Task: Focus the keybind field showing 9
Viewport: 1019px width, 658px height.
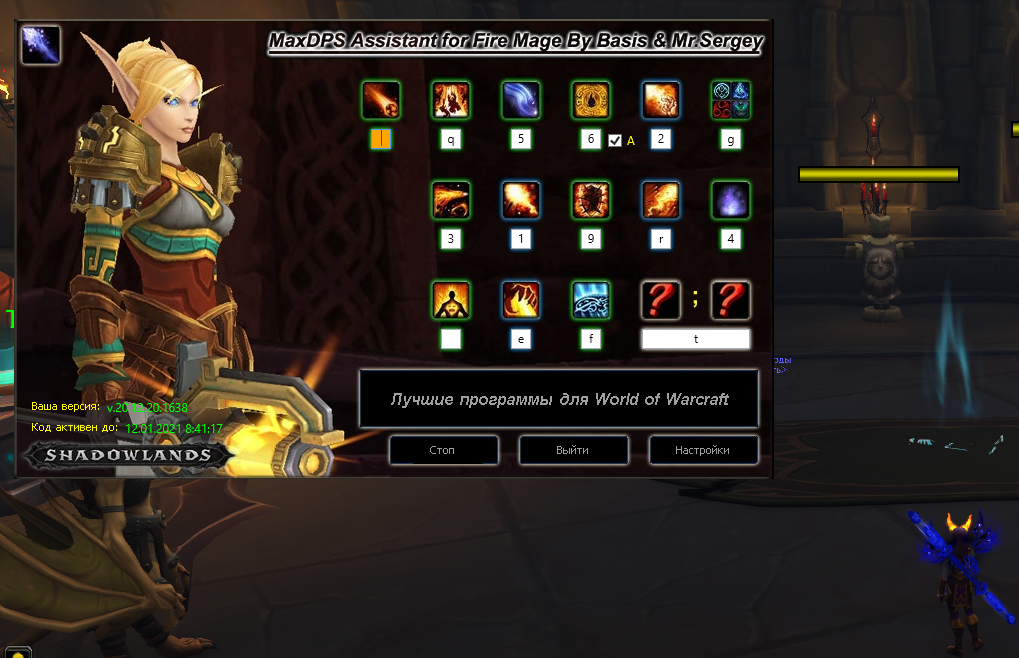Action: [591, 239]
